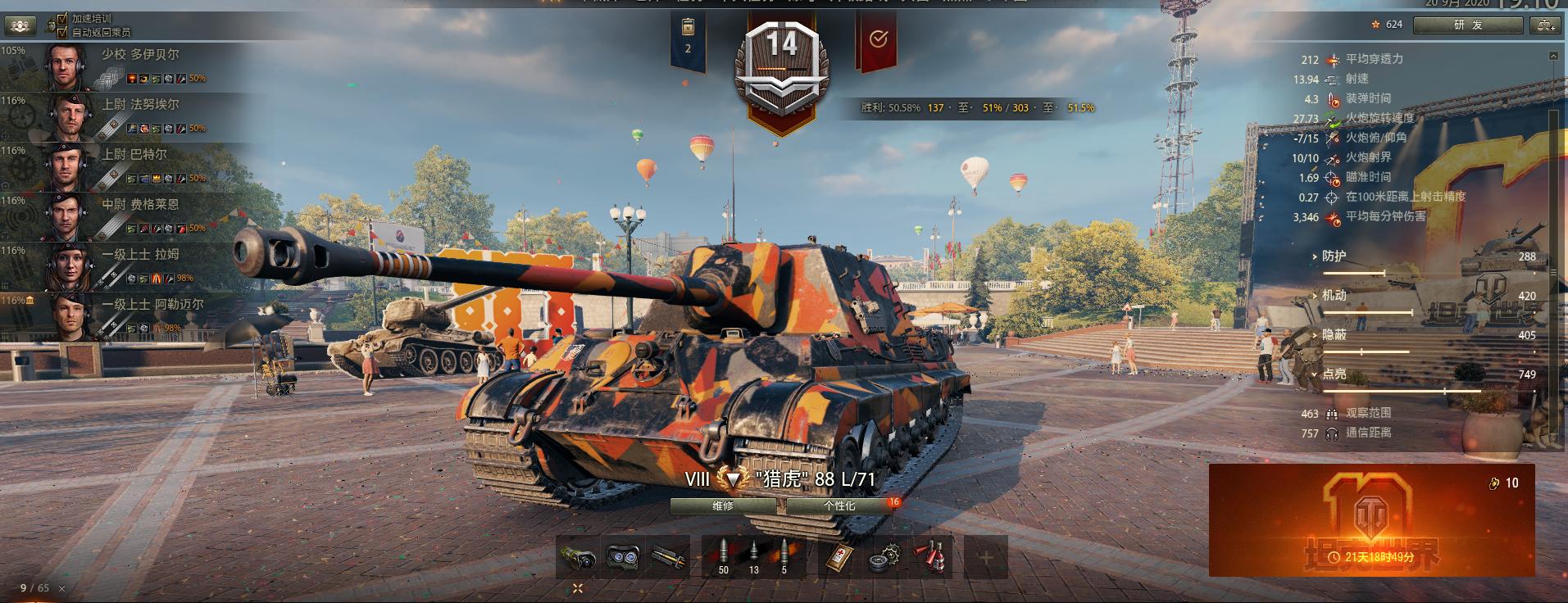Open the empty plus-sign slot
Screen dimensions: 1568x603
tap(985, 557)
